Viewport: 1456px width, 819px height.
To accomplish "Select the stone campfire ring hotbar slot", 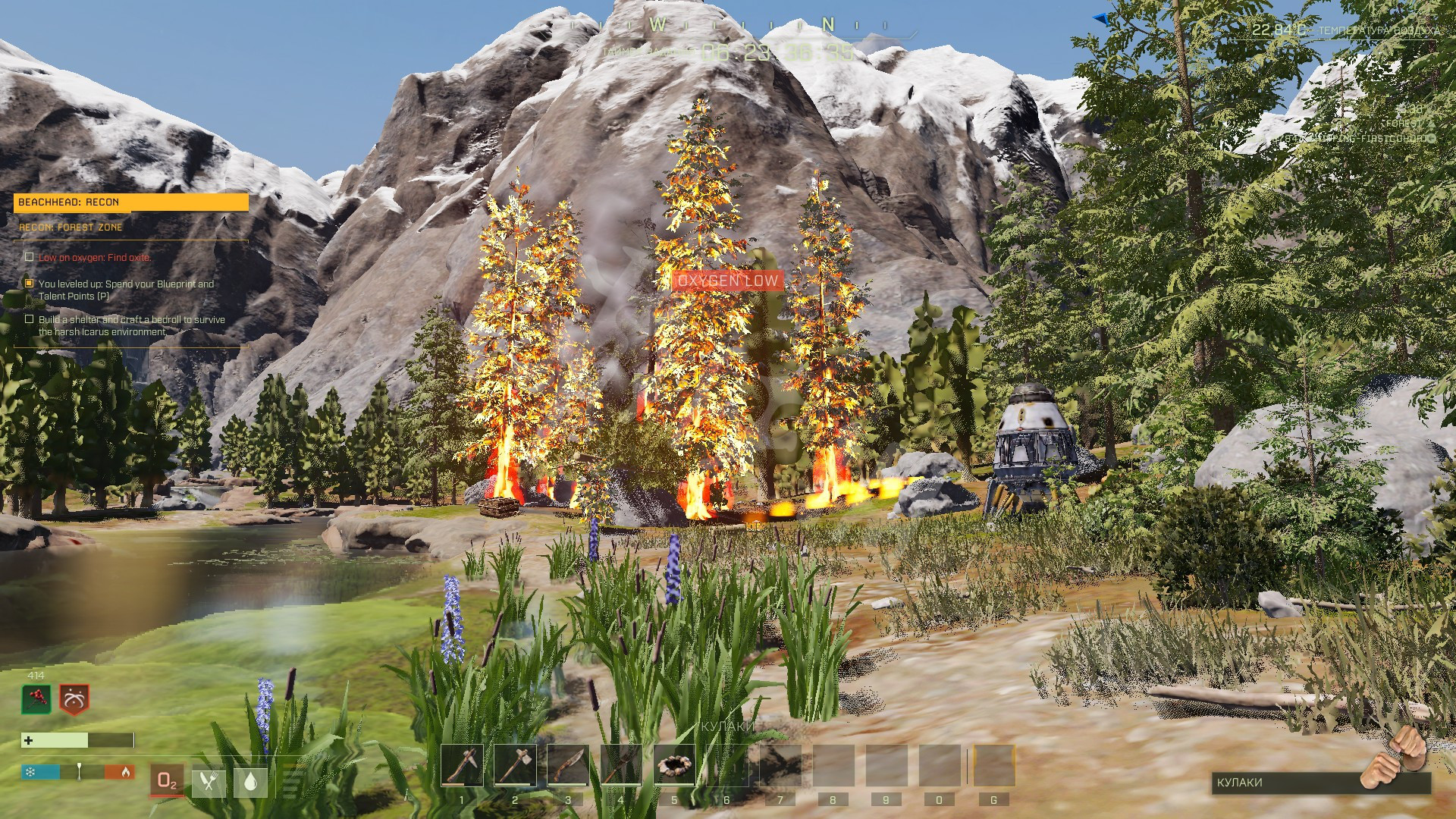I will pos(674,765).
